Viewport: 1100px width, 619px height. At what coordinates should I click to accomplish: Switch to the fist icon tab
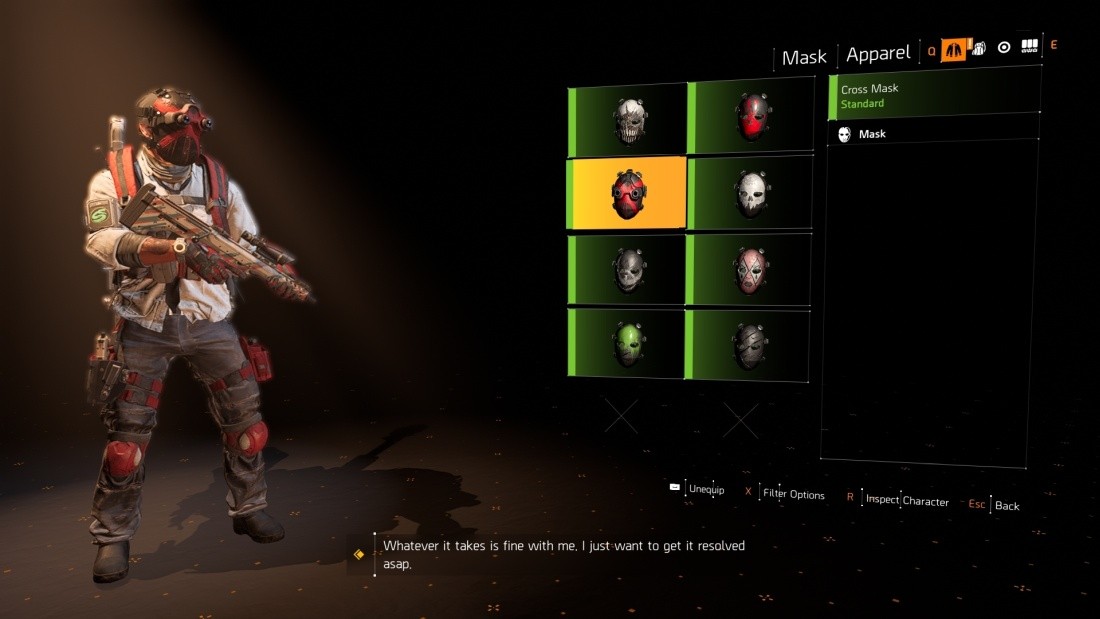coord(979,48)
